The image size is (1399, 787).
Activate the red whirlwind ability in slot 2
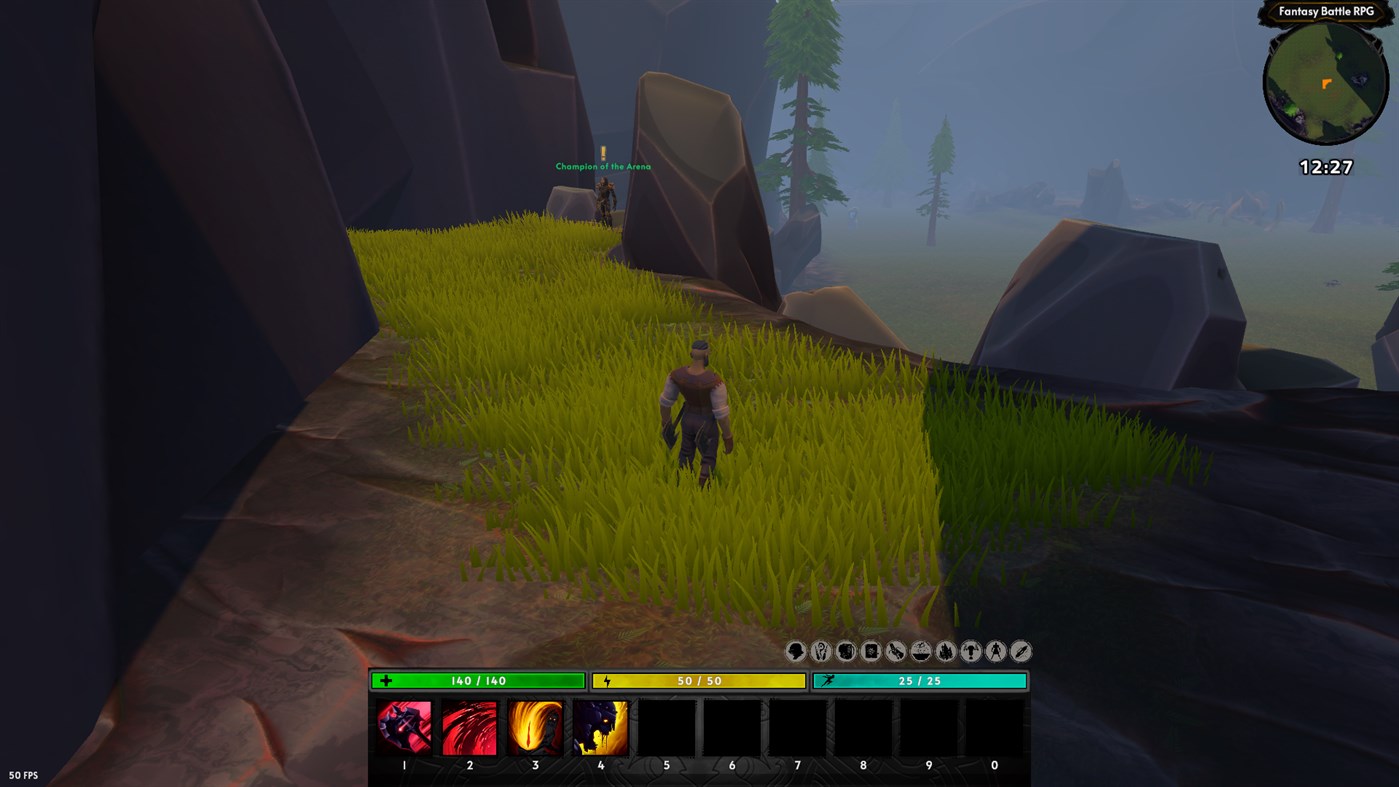click(468, 728)
